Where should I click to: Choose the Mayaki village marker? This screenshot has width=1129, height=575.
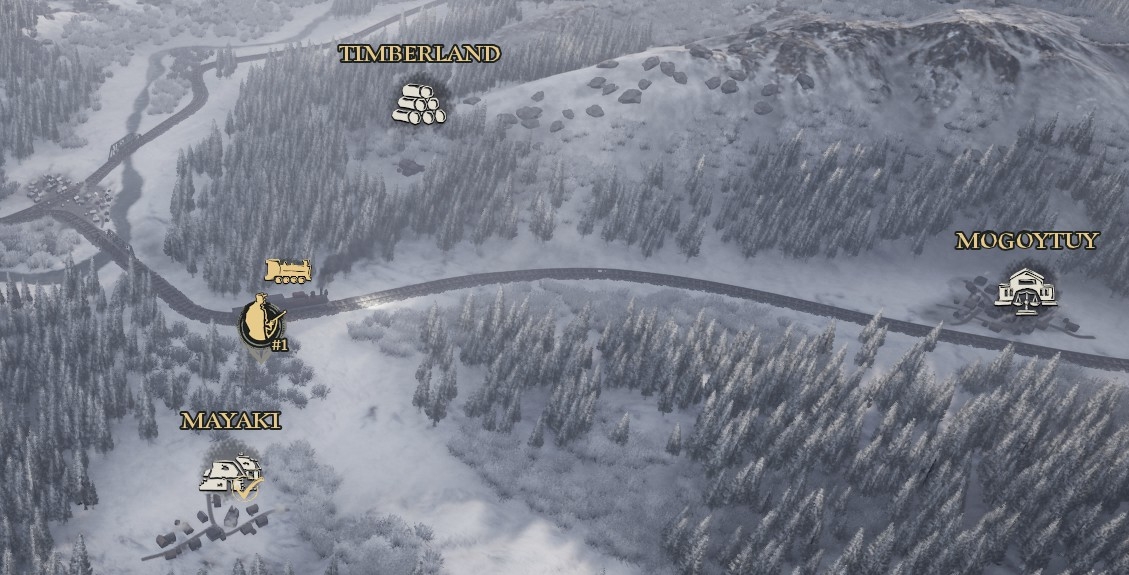tap(232, 475)
